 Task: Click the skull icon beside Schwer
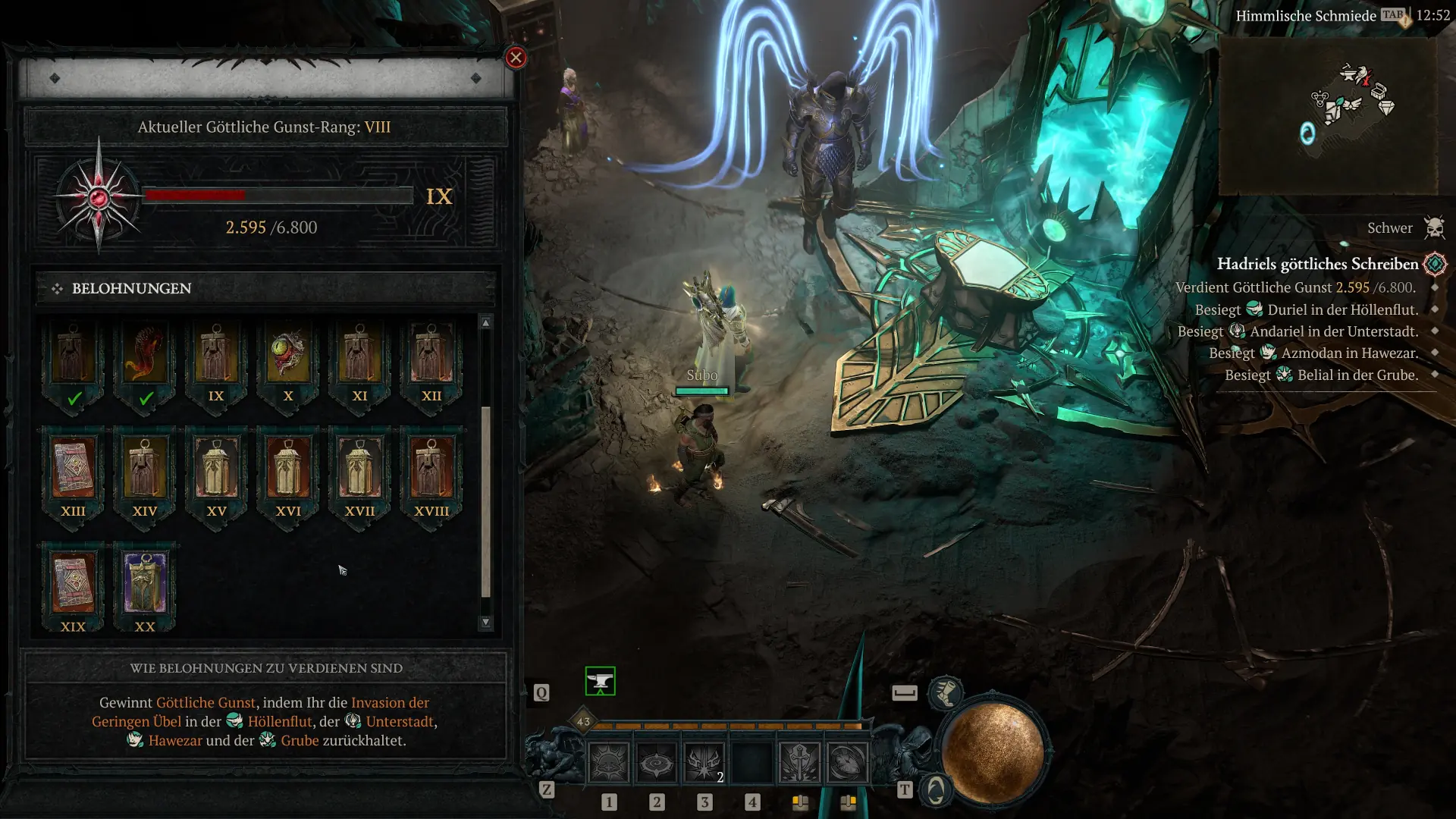coord(1436,227)
